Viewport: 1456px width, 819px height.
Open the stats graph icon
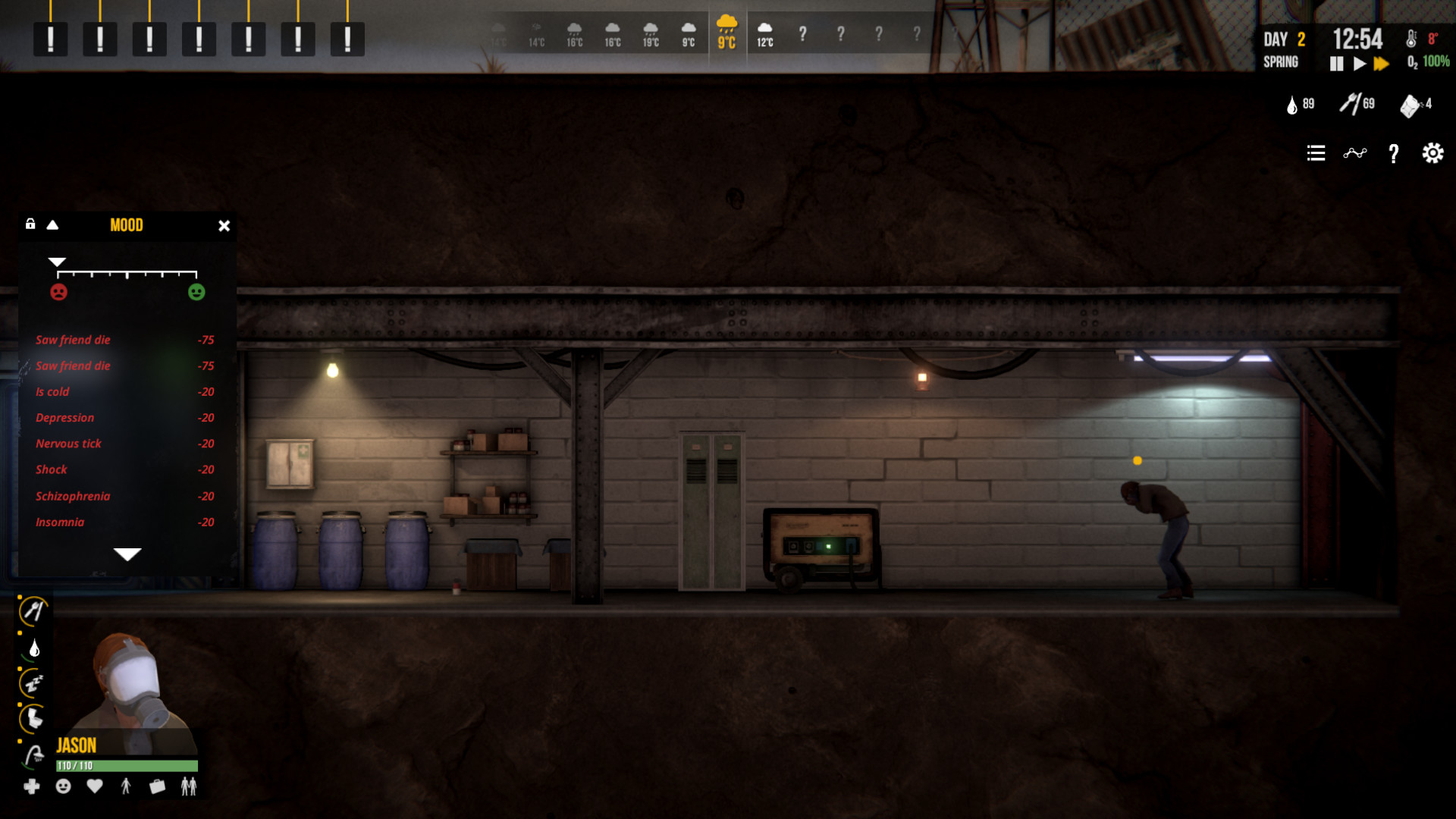pos(1356,153)
